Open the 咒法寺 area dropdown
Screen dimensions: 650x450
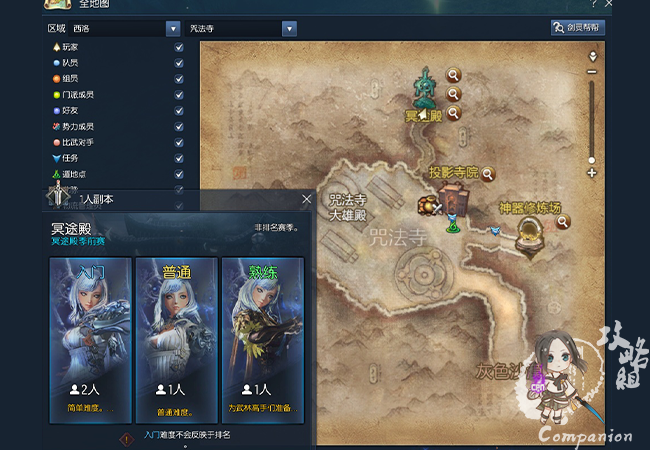(x=242, y=29)
